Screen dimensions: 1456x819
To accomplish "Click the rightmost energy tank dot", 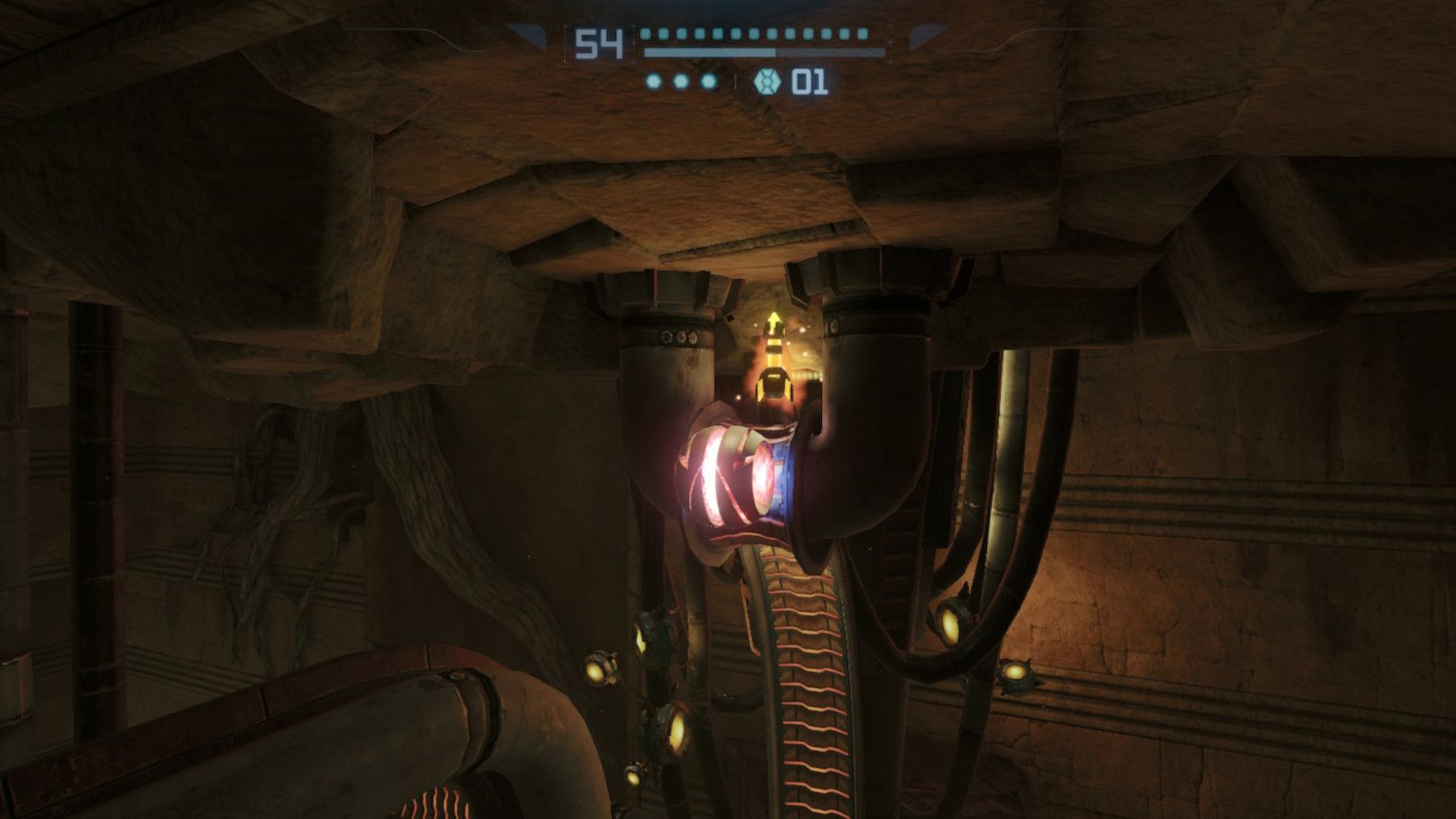I will pyautogui.click(x=709, y=82).
